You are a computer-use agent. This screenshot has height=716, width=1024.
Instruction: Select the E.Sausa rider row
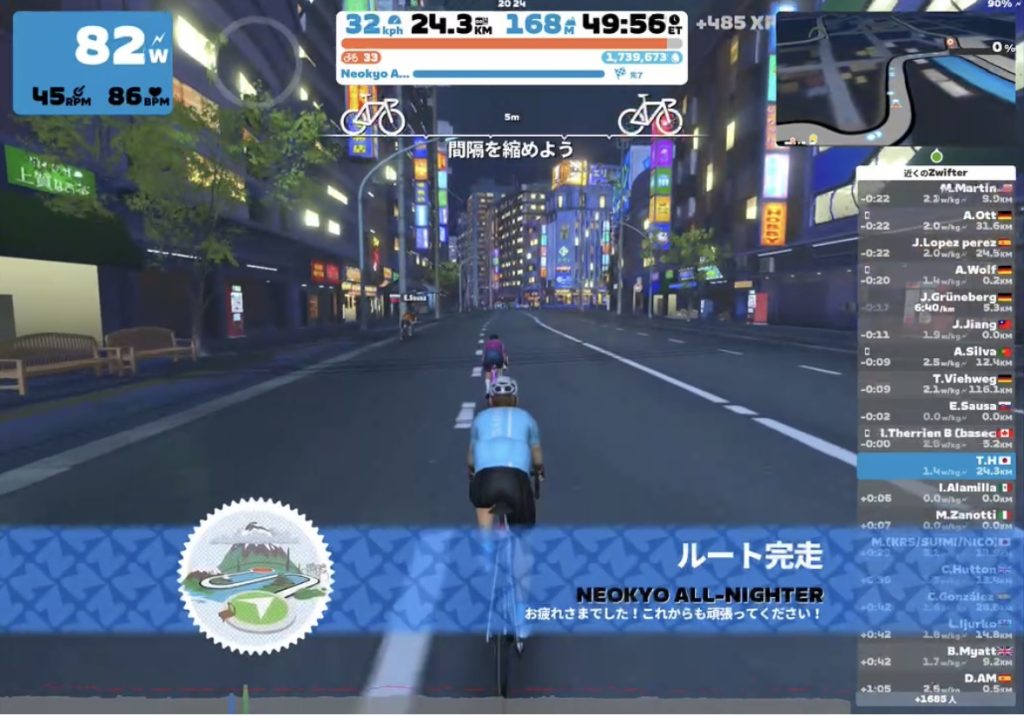click(936, 411)
